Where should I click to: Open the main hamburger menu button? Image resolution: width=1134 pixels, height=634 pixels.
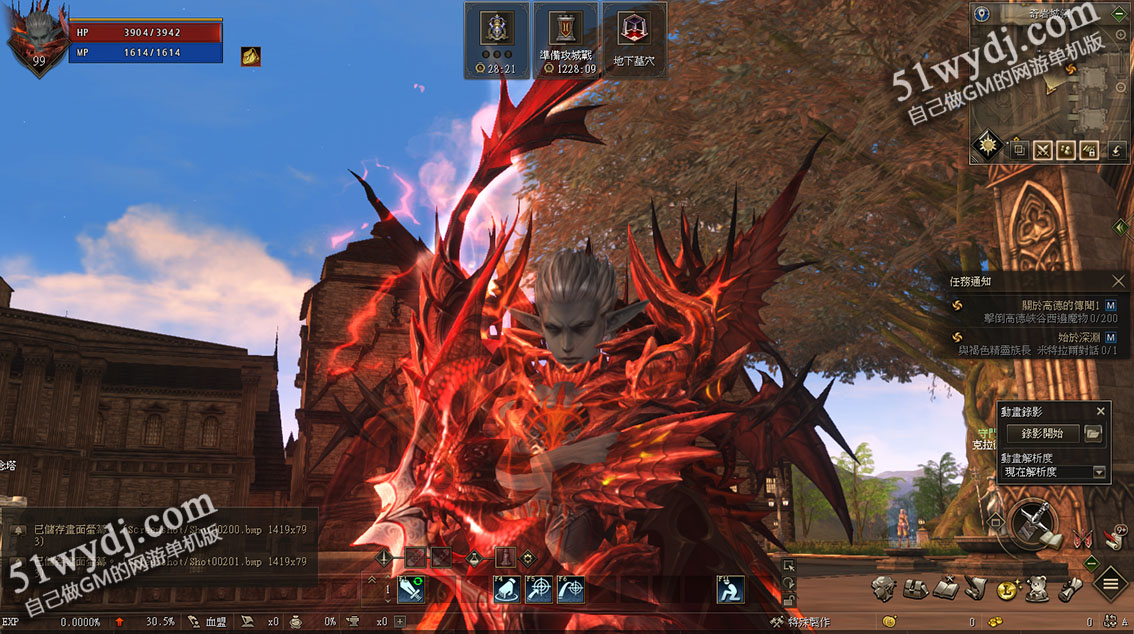coord(1111,583)
